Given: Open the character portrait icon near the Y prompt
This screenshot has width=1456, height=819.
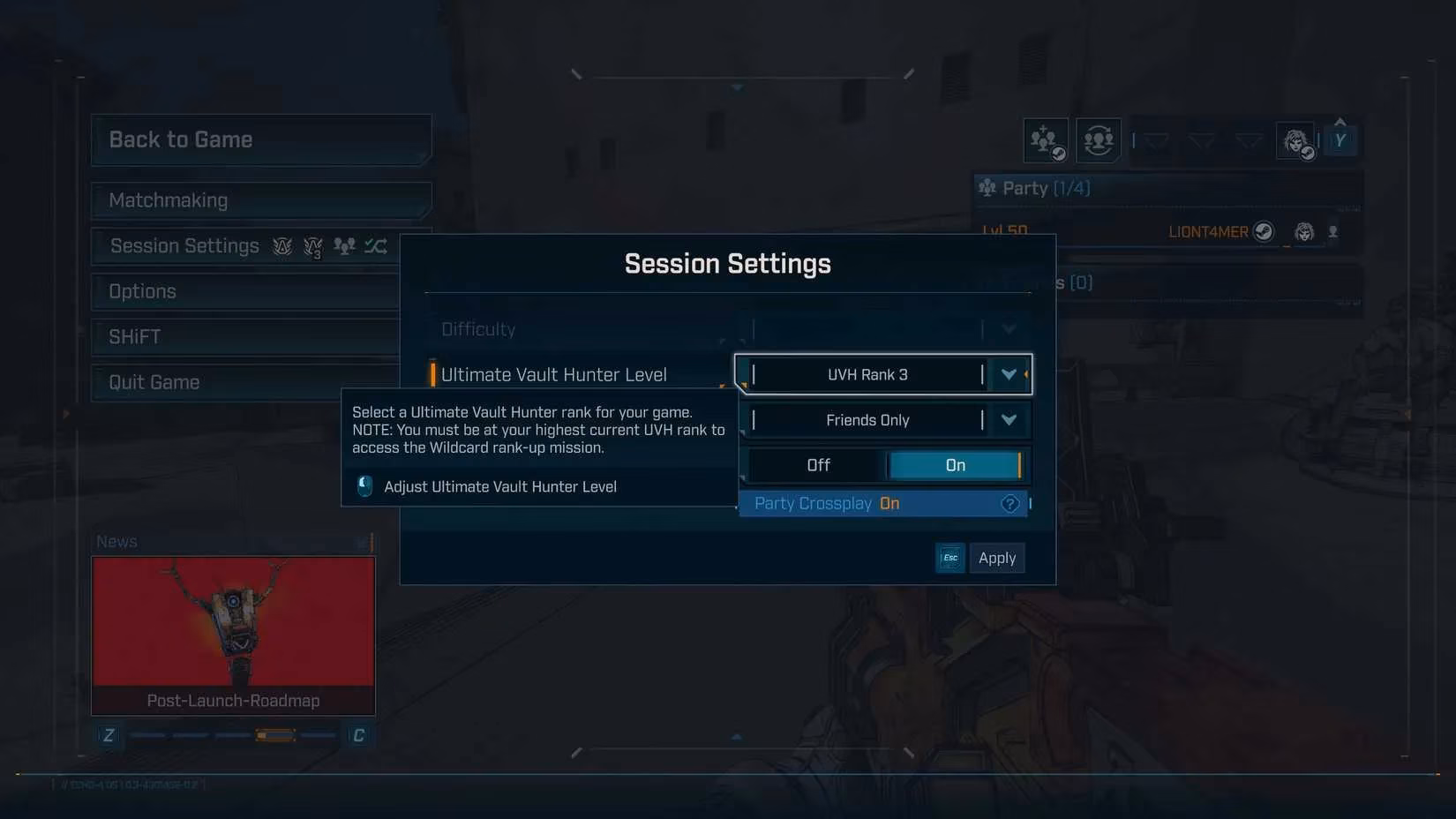Looking at the screenshot, I should (1296, 140).
